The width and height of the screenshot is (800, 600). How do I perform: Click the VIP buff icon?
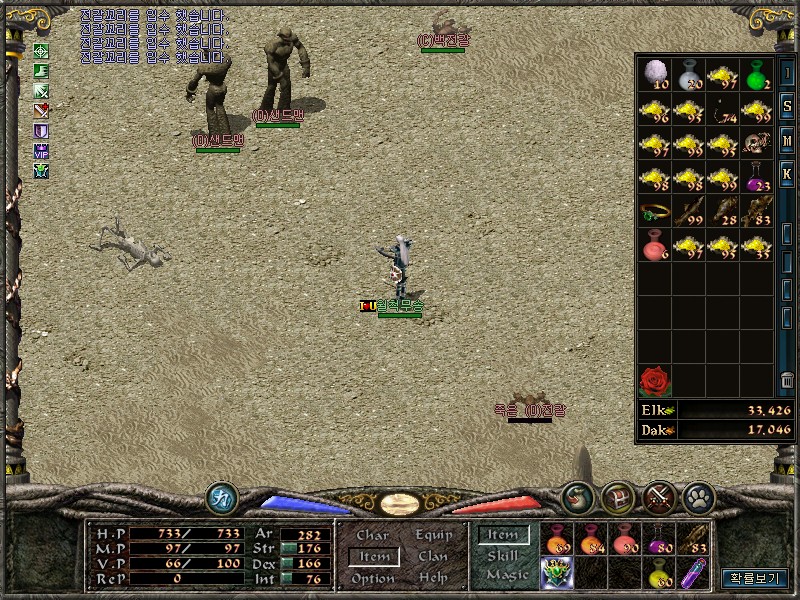42,151
